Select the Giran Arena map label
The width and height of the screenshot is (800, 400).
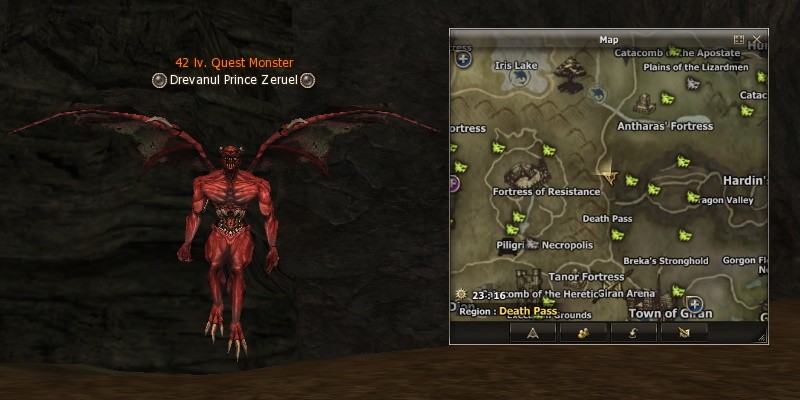point(626,293)
